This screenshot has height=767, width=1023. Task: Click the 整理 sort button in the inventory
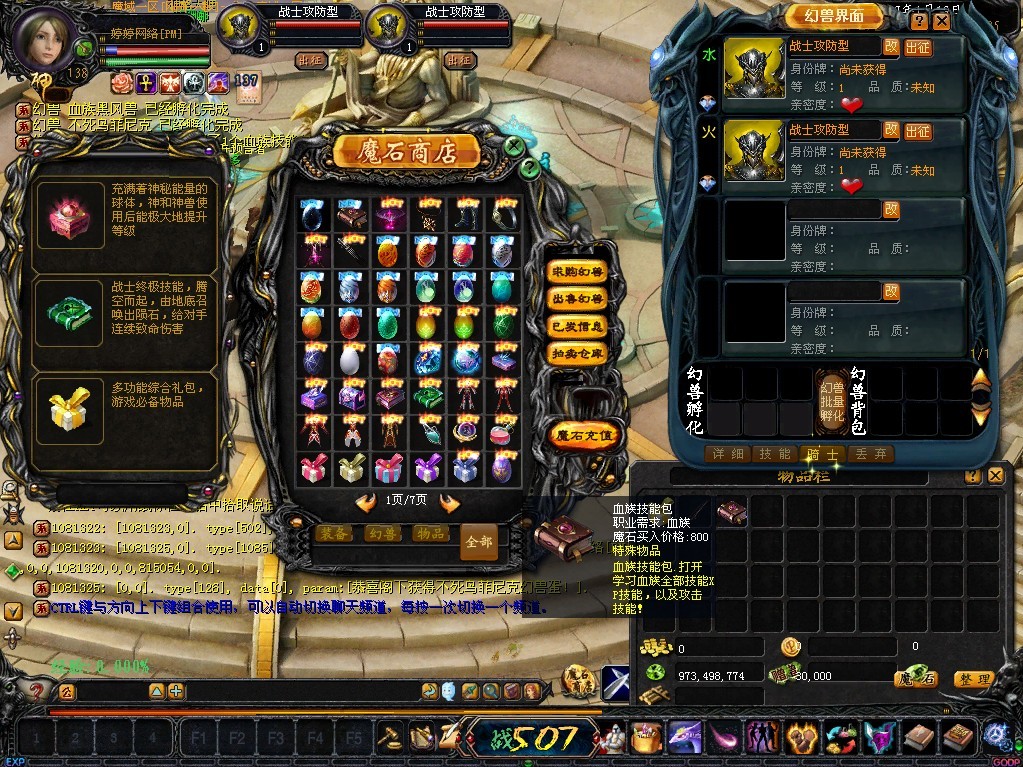tap(972, 679)
